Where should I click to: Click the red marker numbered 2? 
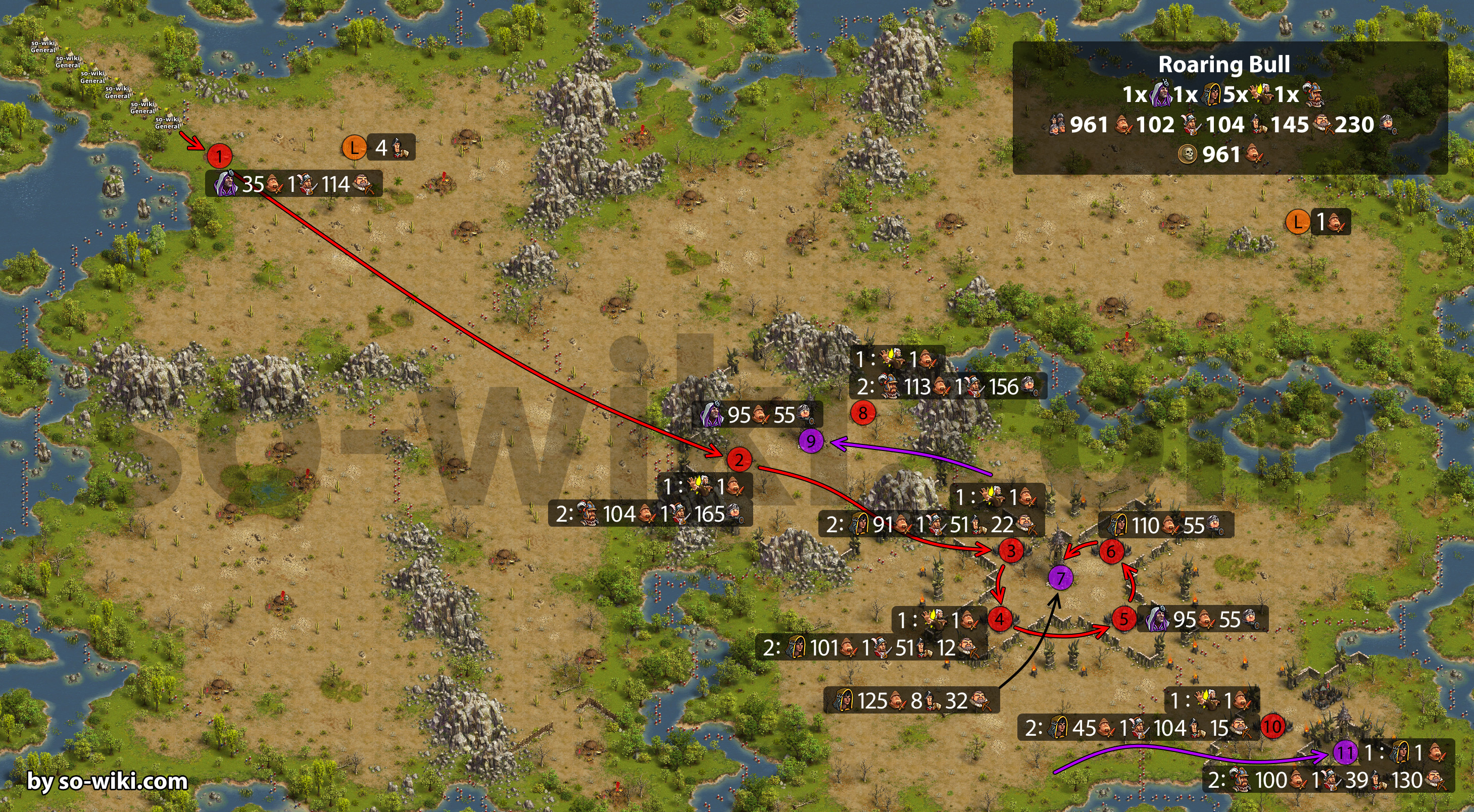point(739,459)
